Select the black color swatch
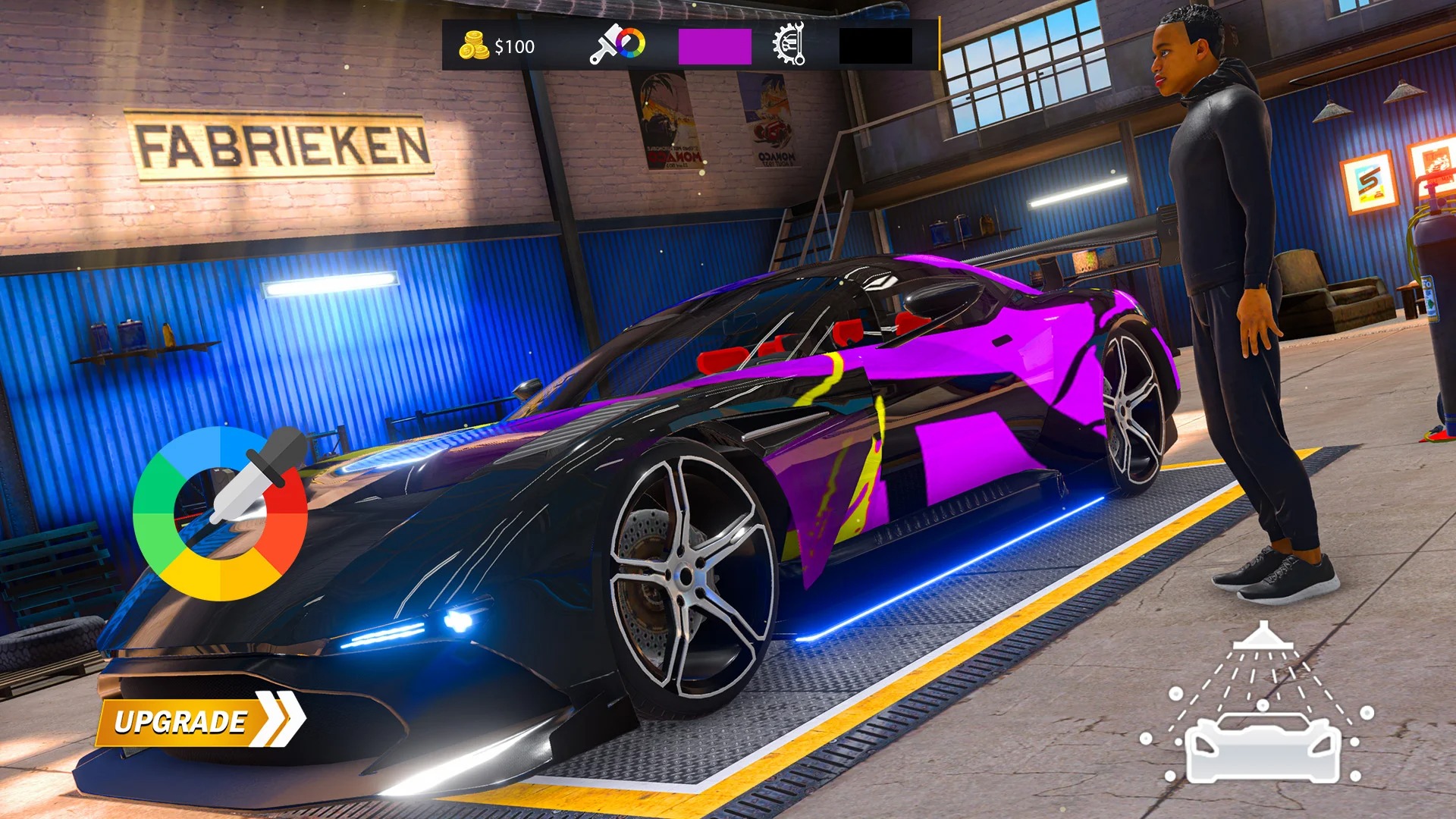 [875, 46]
